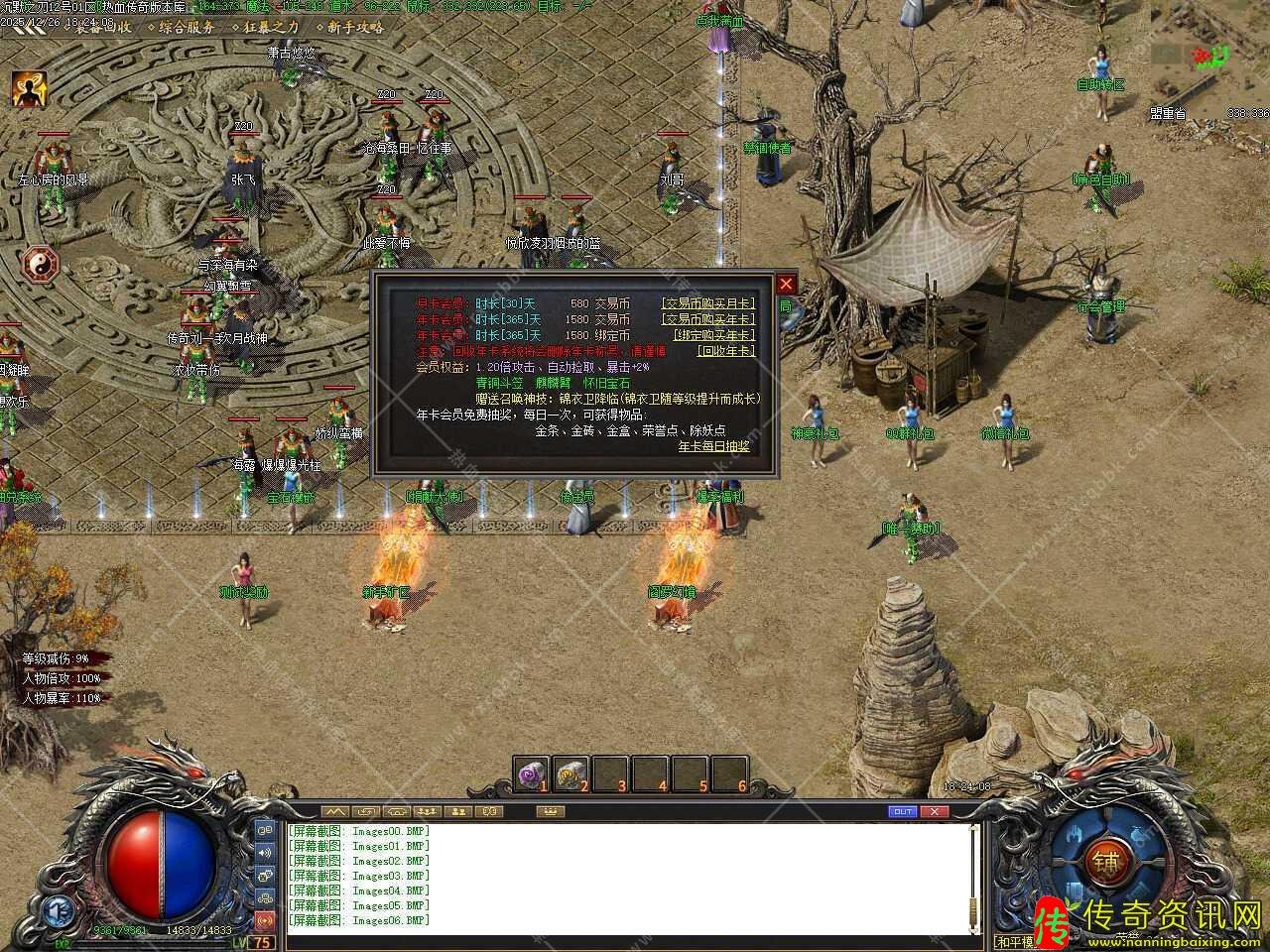Screen dimensions: 1270x952
Task: Activate the glowing figure buff icon
Action: (x=29, y=90)
